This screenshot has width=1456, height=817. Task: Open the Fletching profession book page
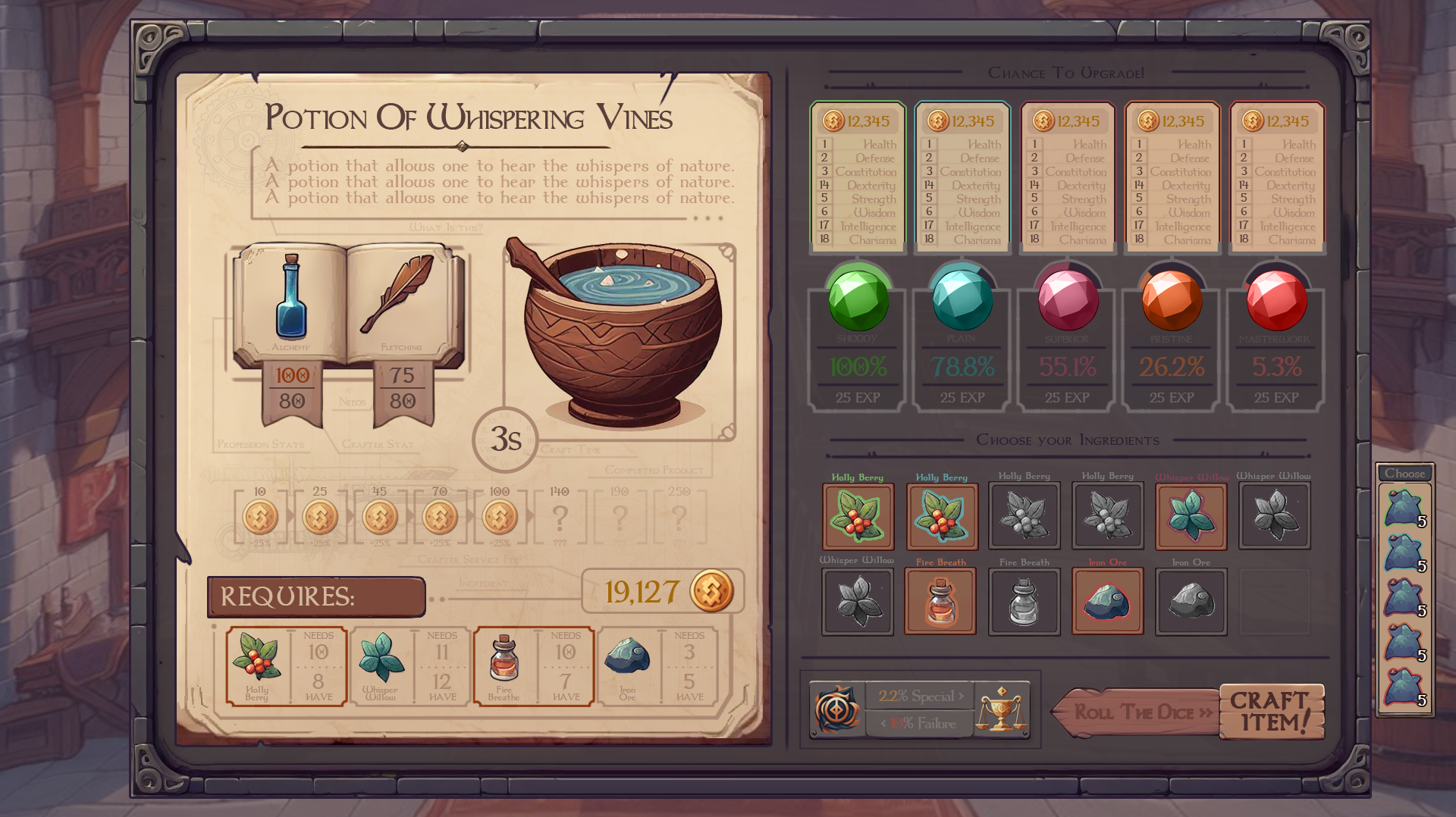[x=400, y=303]
